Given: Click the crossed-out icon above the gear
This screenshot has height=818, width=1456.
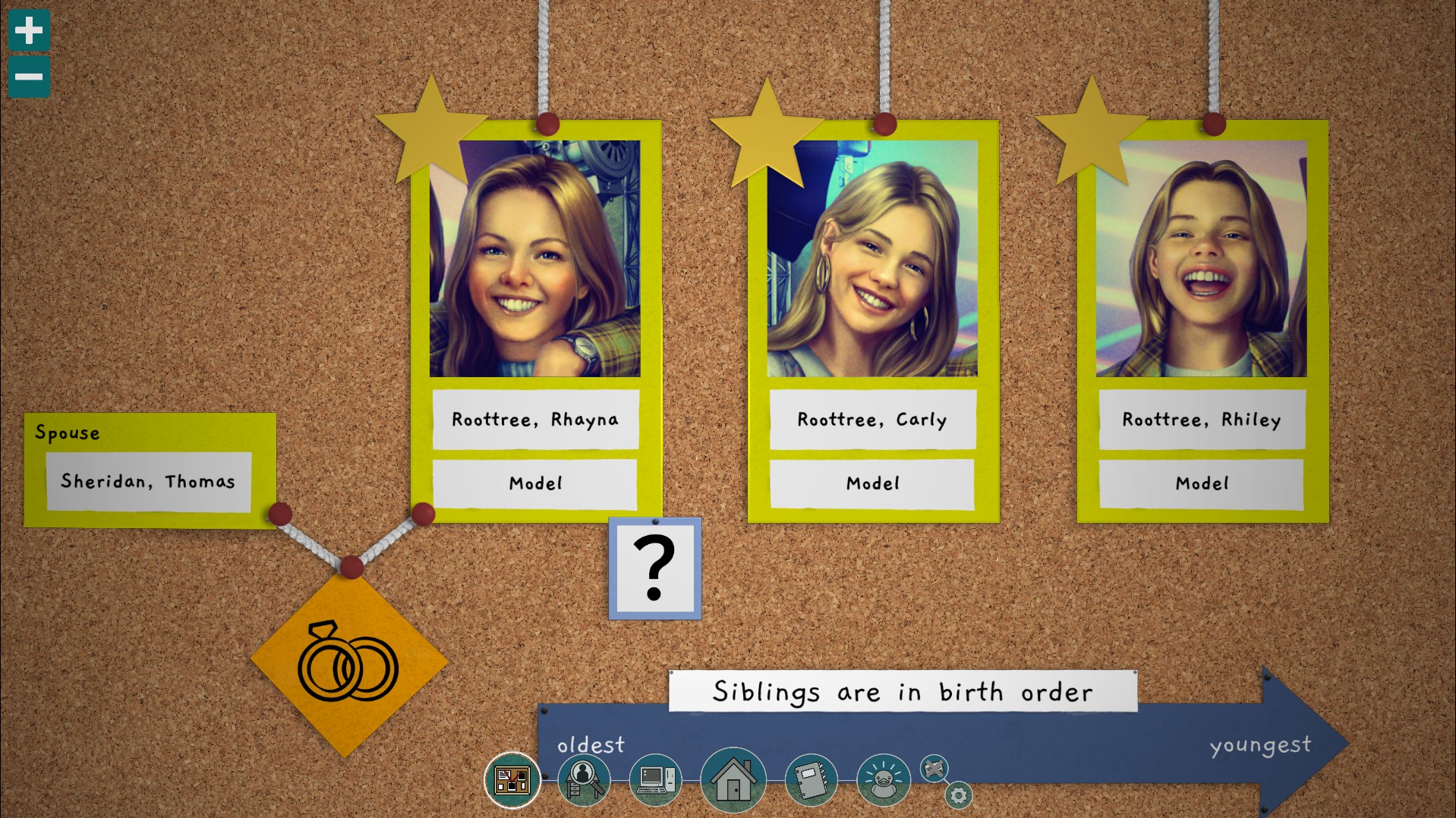Looking at the screenshot, I should pos(934,768).
